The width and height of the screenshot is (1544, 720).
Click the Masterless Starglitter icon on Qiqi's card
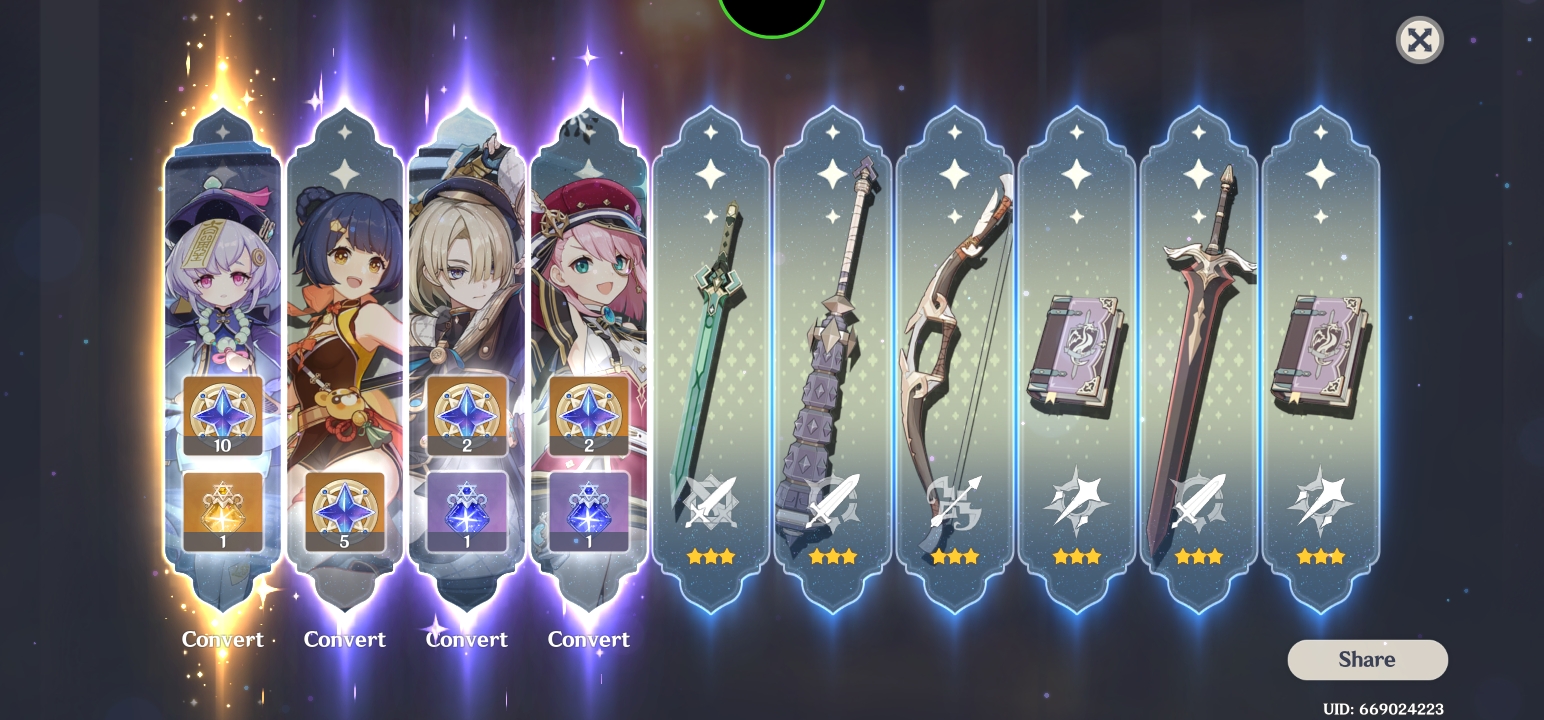tap(222, 510)
